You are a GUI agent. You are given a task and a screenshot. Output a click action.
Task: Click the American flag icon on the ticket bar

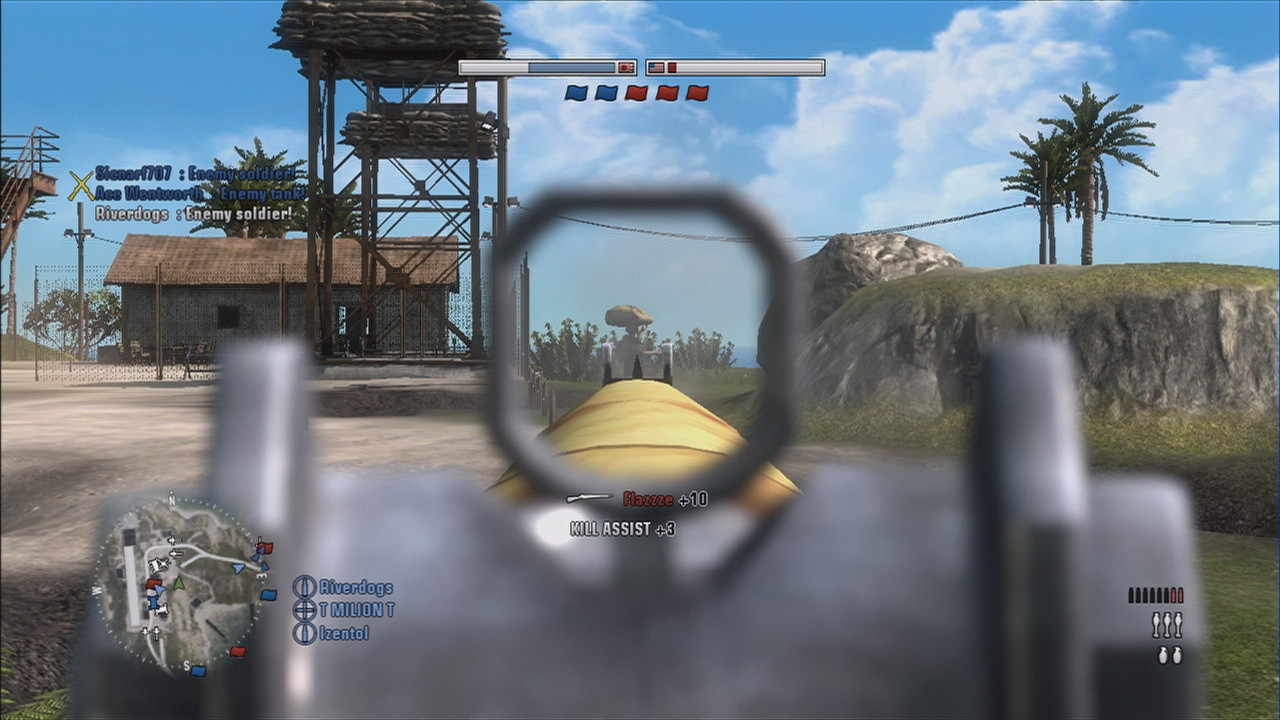pos(655,67)
